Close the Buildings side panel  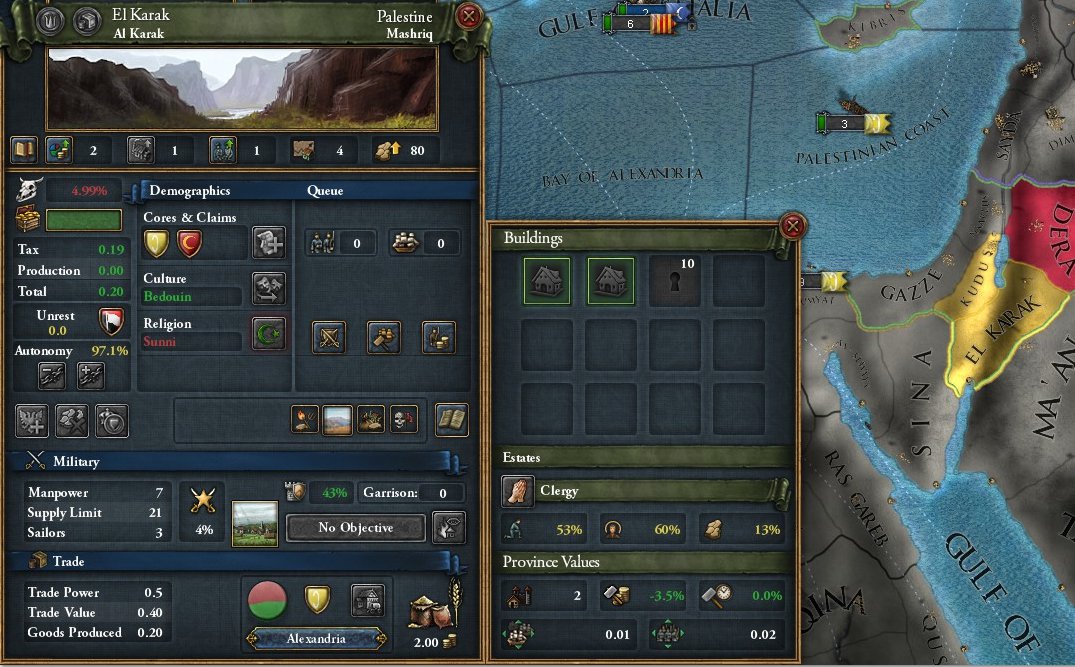(x=793, y=227)
